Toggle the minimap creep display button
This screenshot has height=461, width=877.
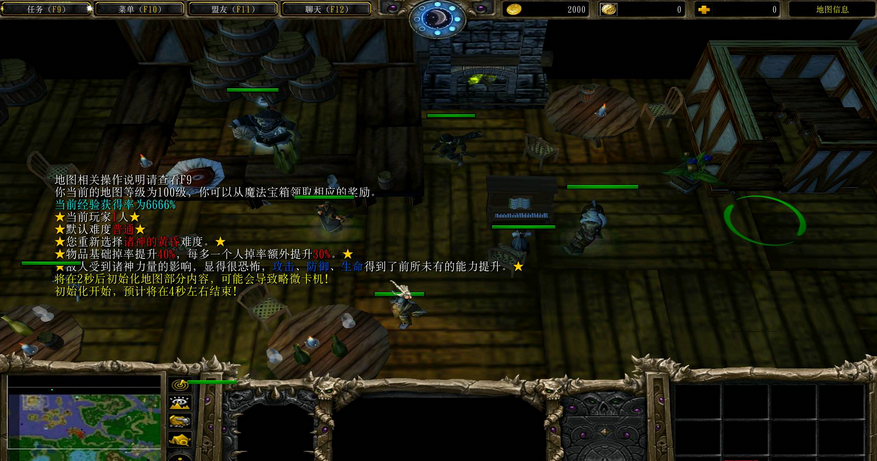180,440
